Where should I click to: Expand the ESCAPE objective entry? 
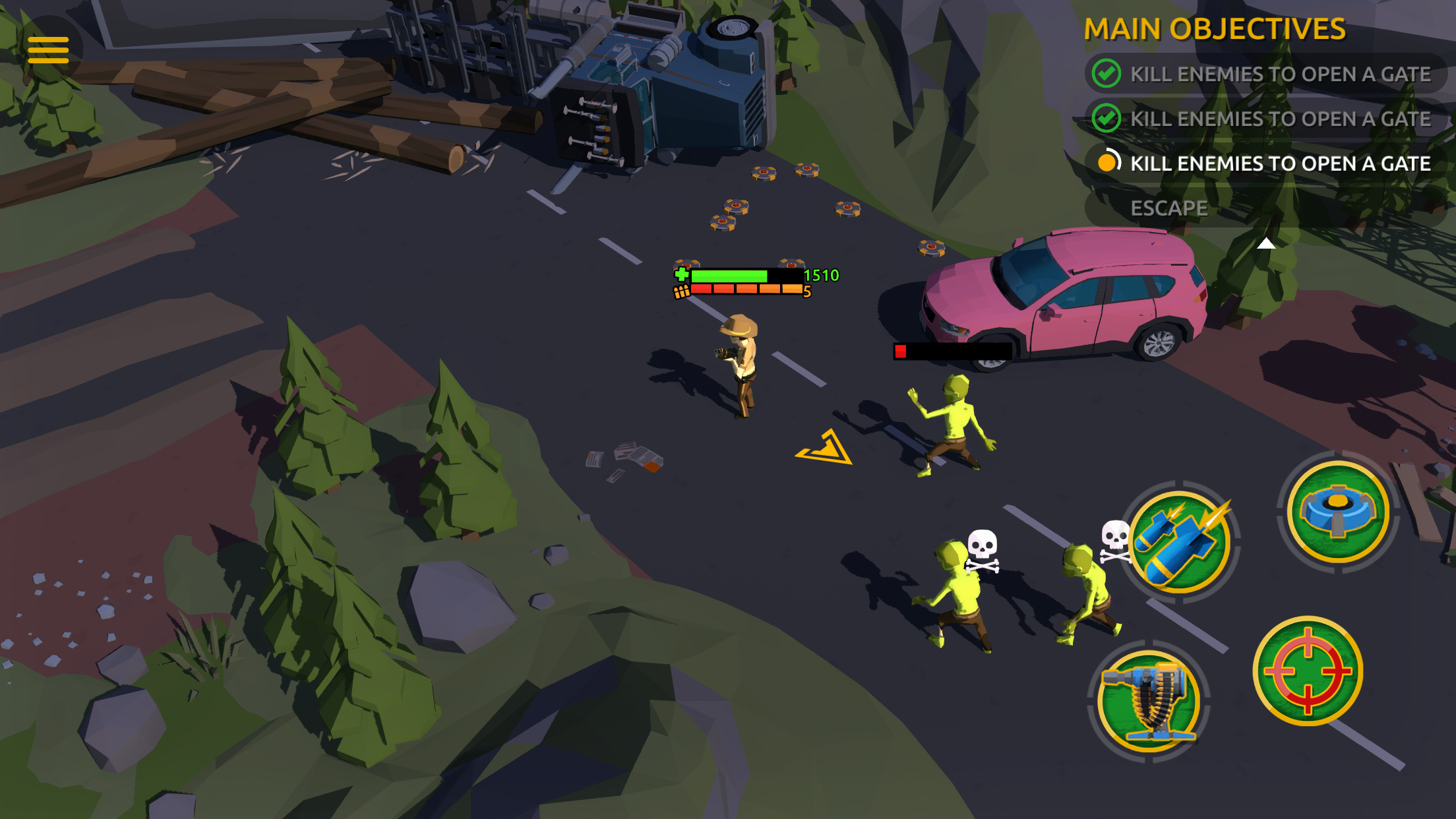click(1169, 208)
